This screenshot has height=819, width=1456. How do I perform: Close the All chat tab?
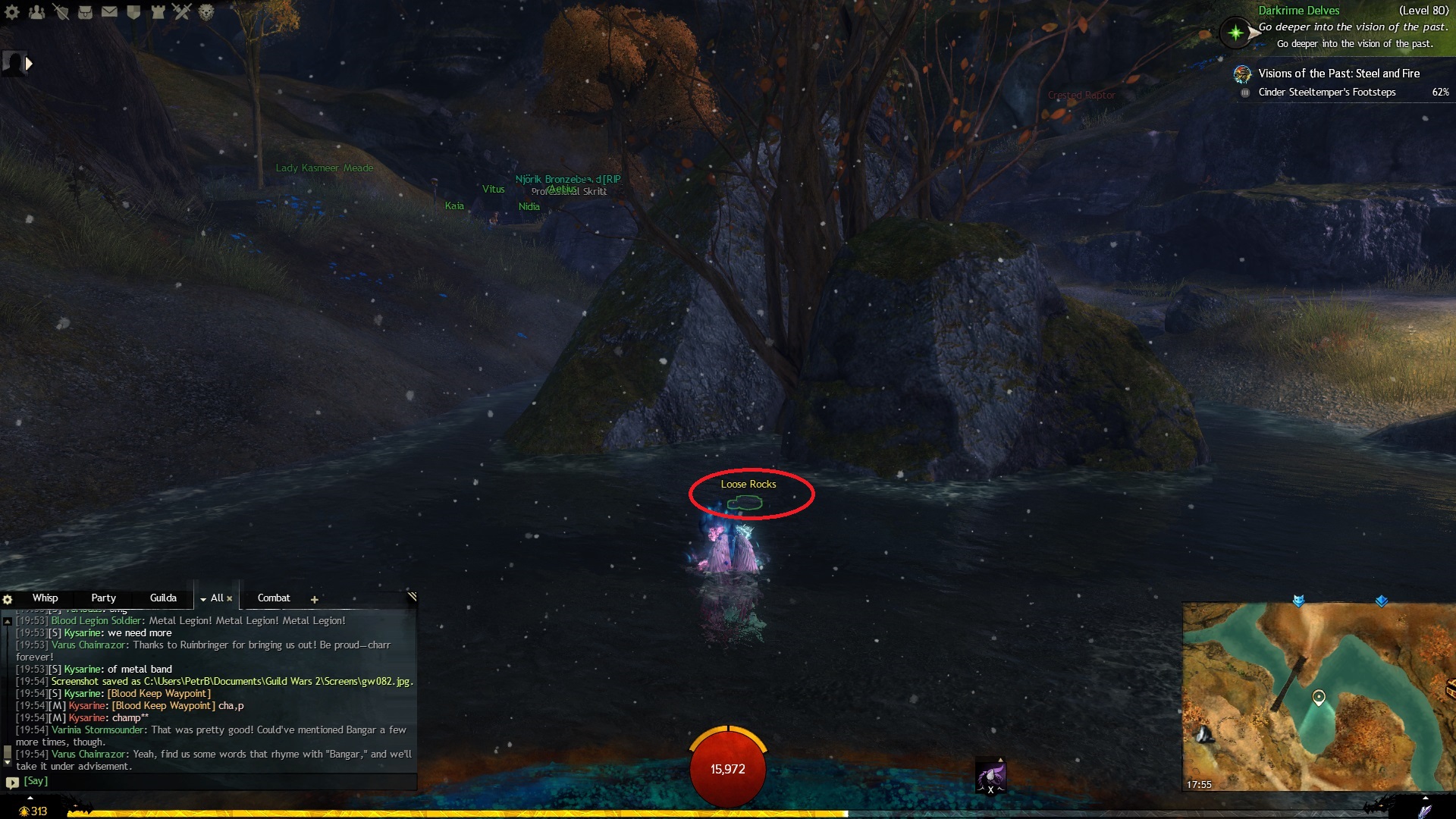(230, 599)
